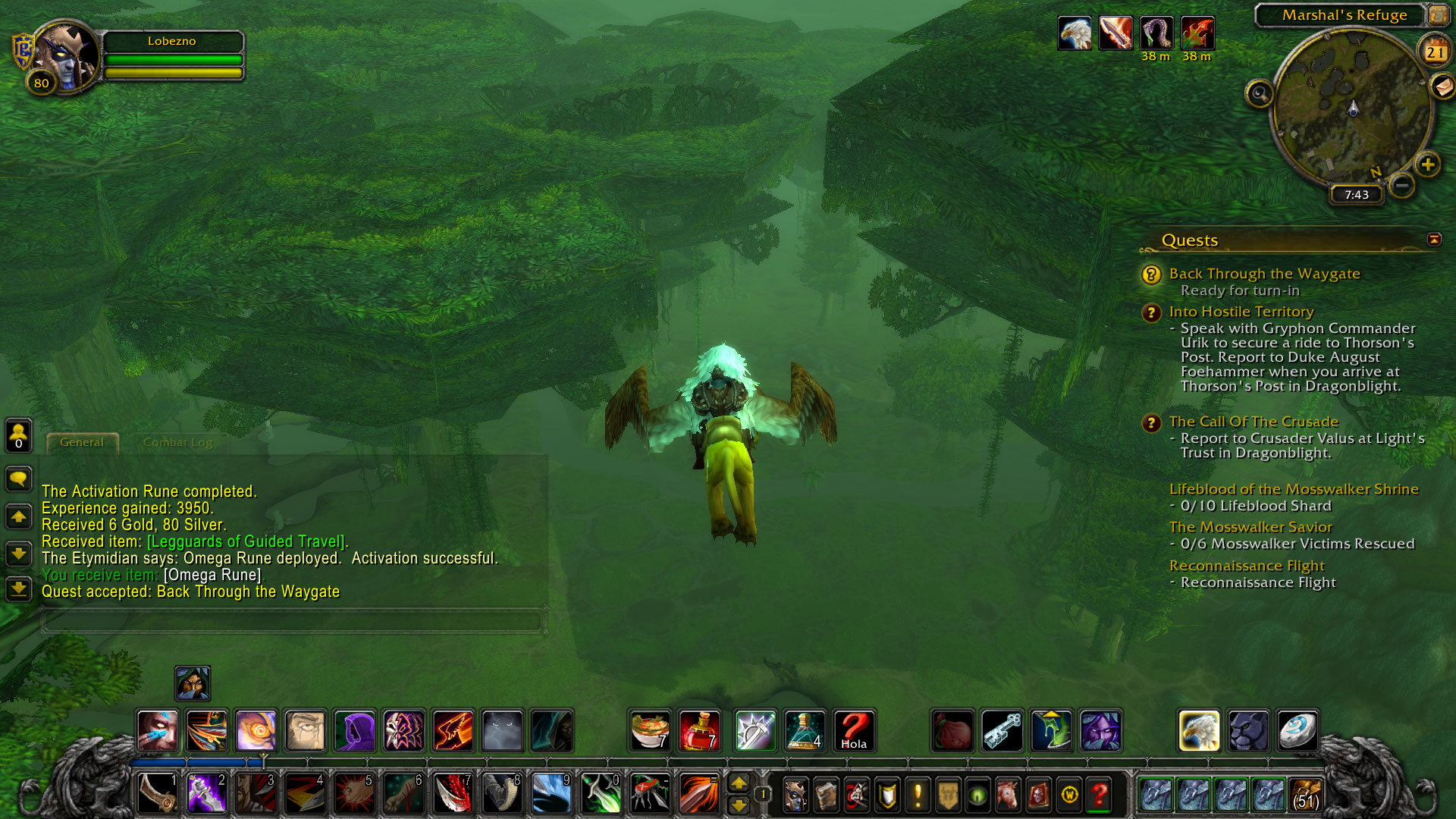Select the Into Hostile Territory quest
The width and height of the screenshot is (1456, 819).
[1241, 312]
